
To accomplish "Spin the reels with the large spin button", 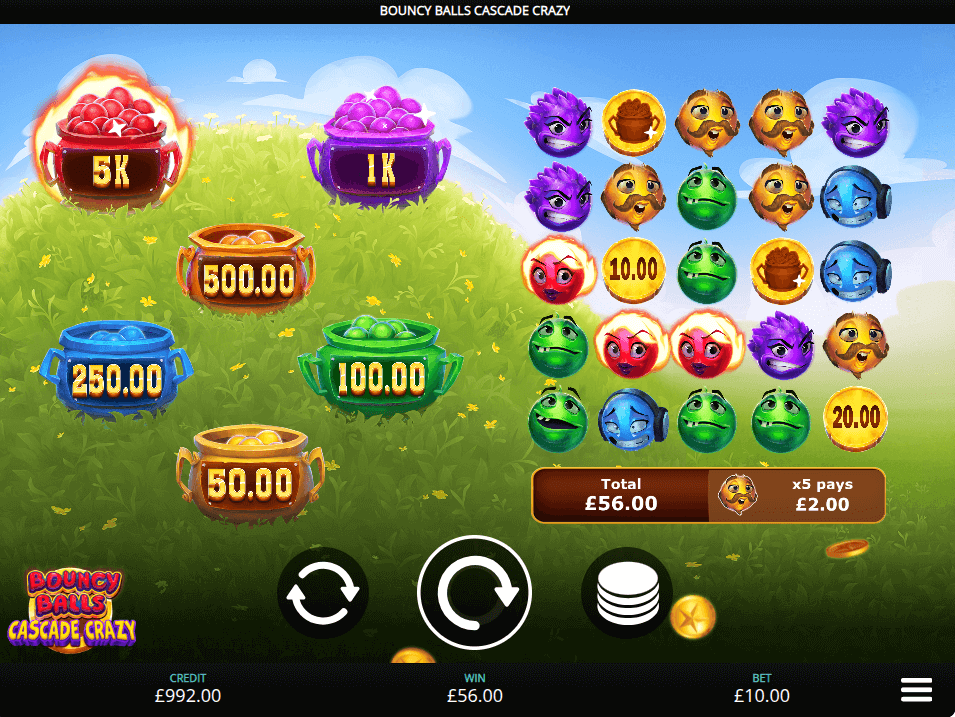I will (x=474, y=593).
